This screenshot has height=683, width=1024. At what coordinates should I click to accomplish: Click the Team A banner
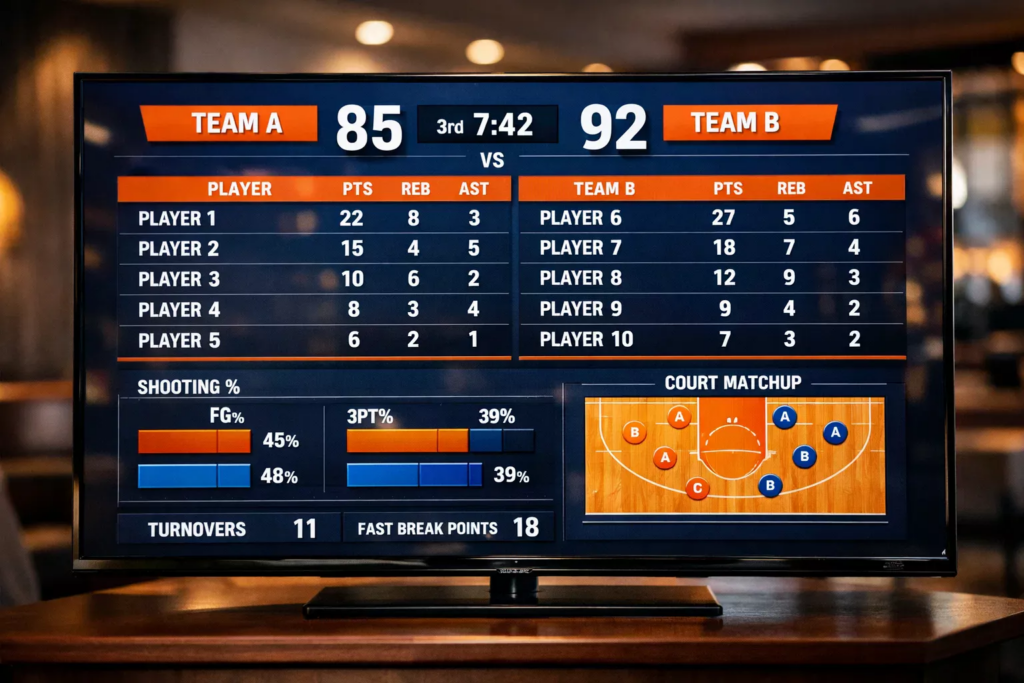click(231, 124)
